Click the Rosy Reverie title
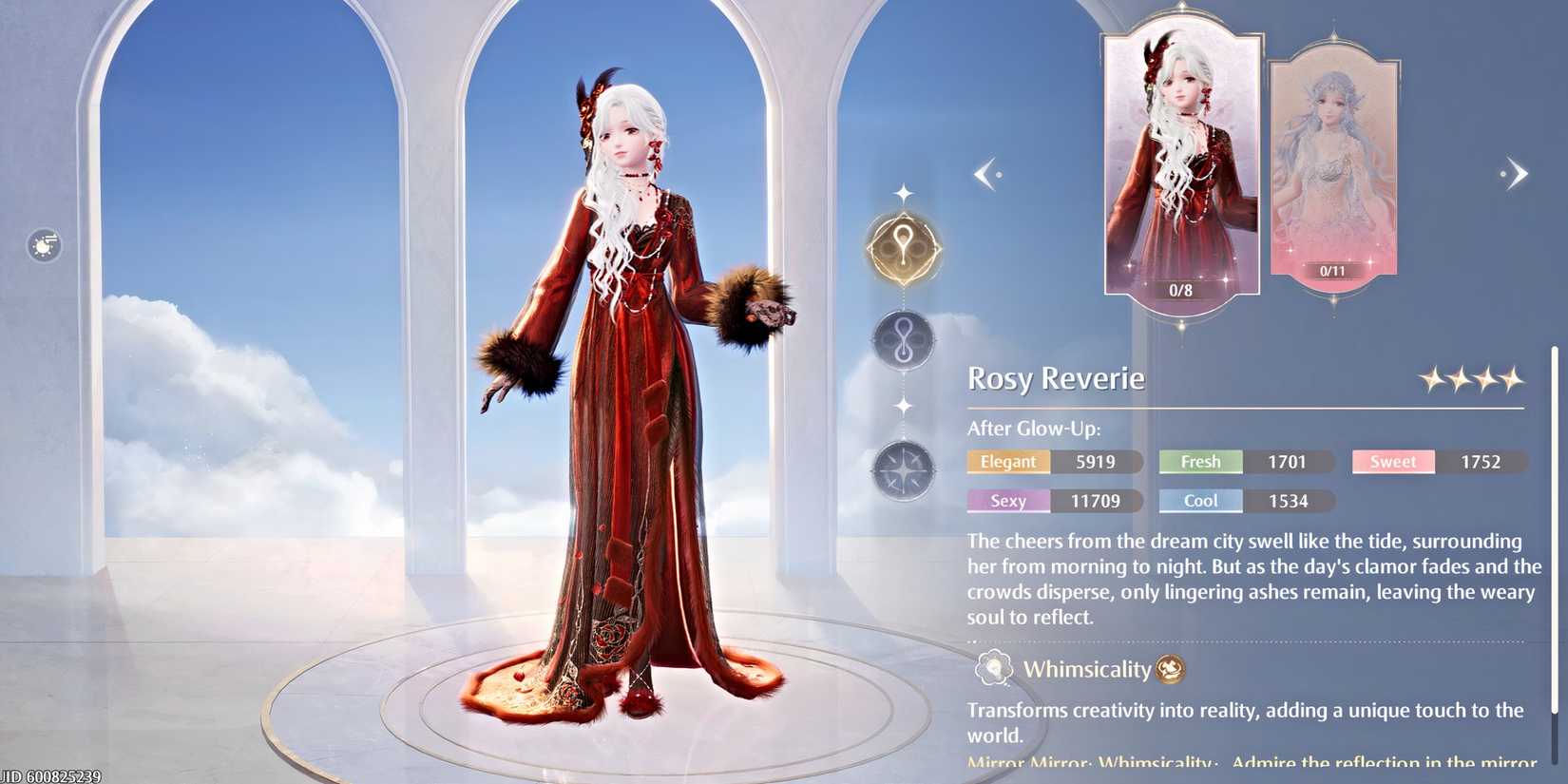This screenshot has height=784, width=1568. point(1055,378)
